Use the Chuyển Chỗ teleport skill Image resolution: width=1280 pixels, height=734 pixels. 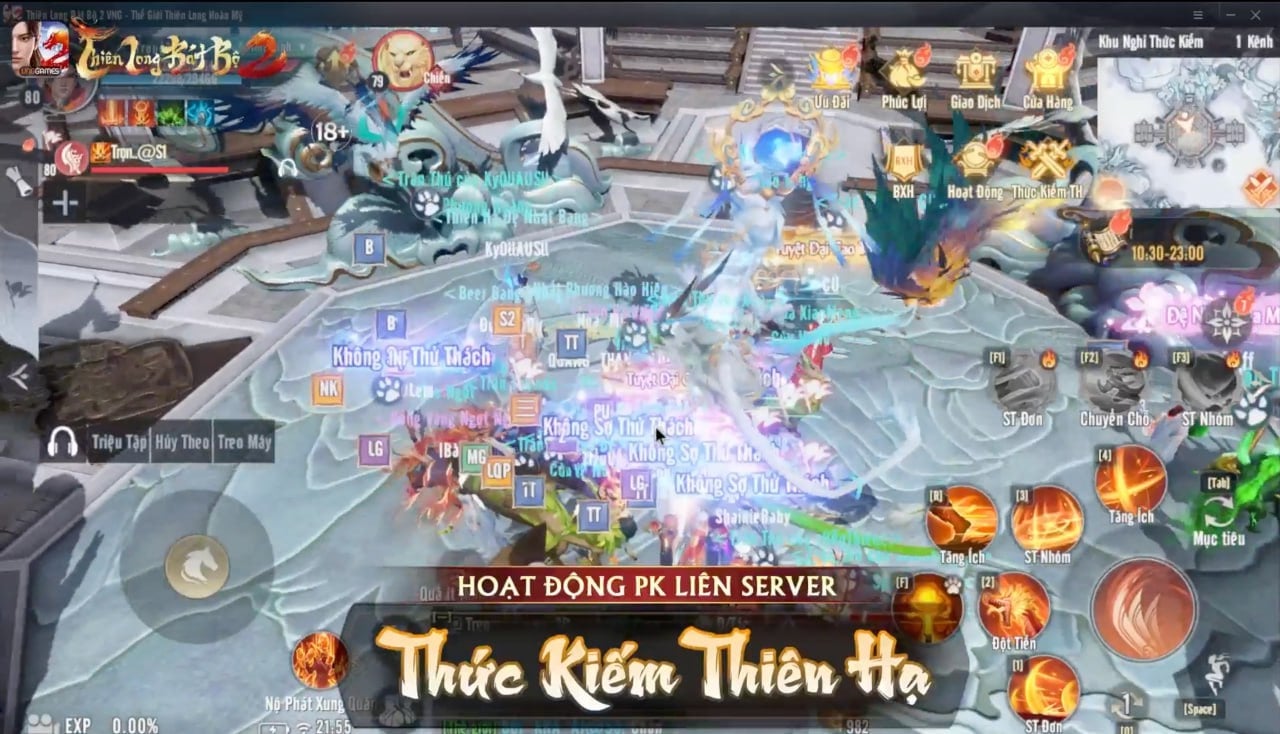tap(1112, 386)
